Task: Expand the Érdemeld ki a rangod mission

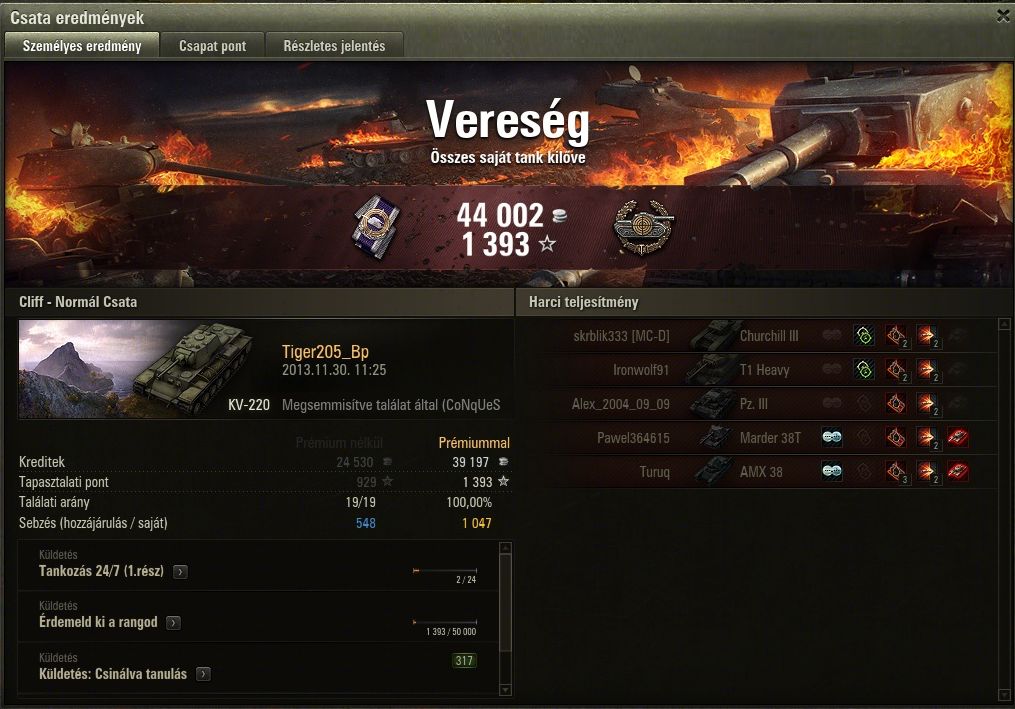Action: point(173,623)
